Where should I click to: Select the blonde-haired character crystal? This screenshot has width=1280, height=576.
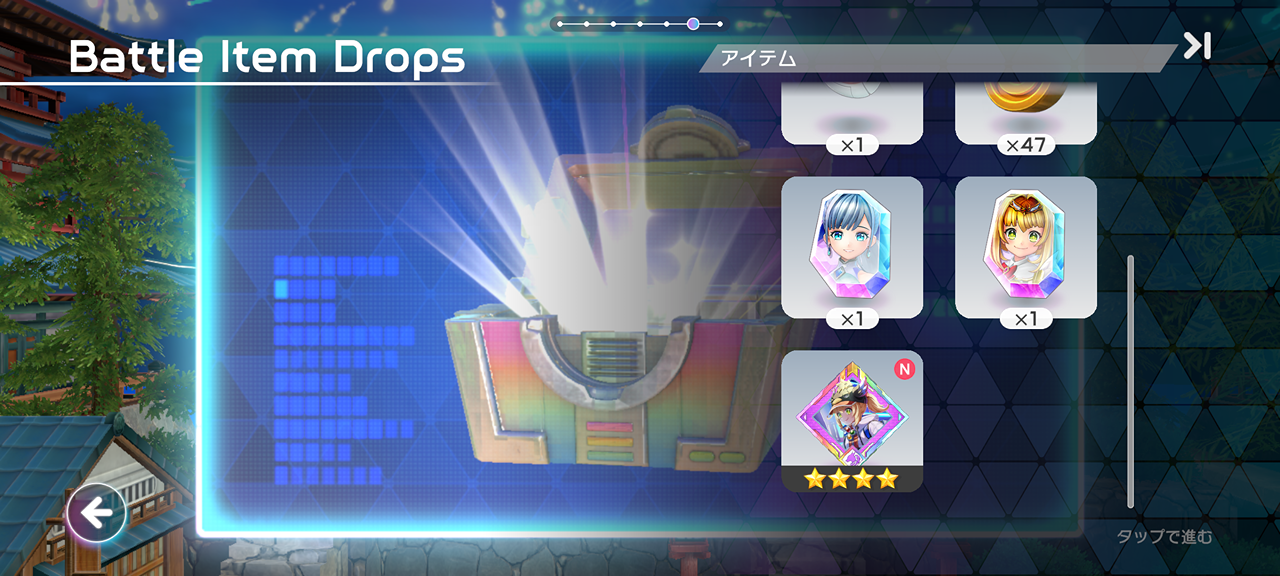pos(1026,247)
